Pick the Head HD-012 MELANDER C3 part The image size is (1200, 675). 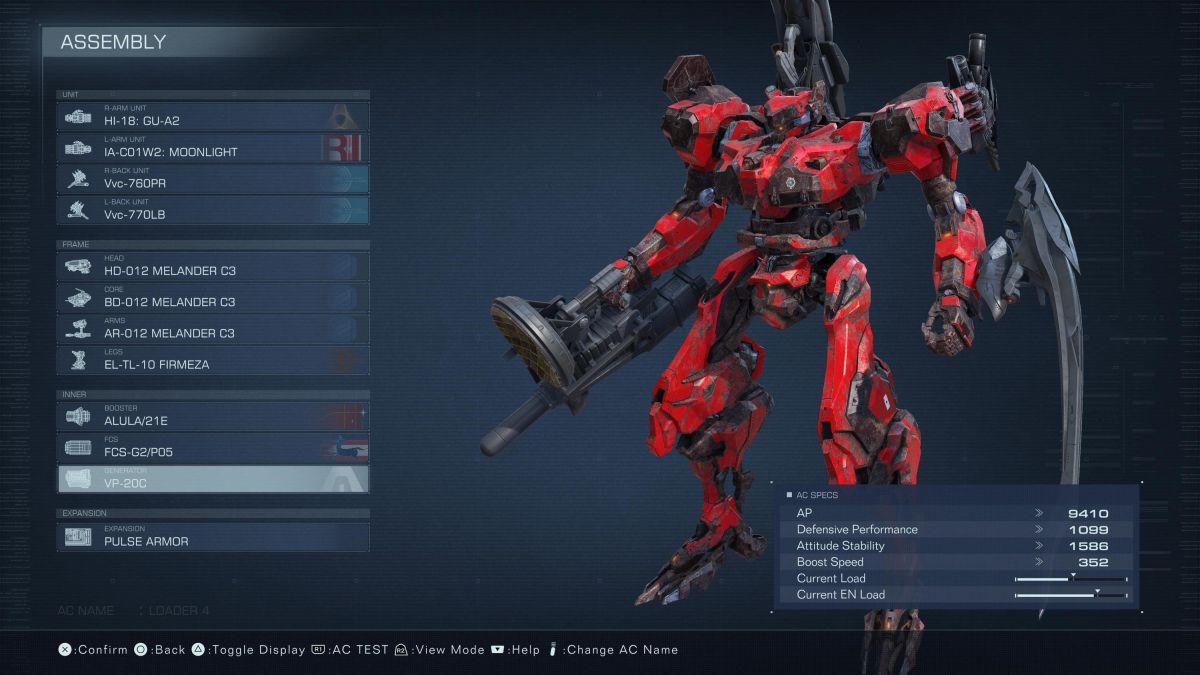[213, 267]
